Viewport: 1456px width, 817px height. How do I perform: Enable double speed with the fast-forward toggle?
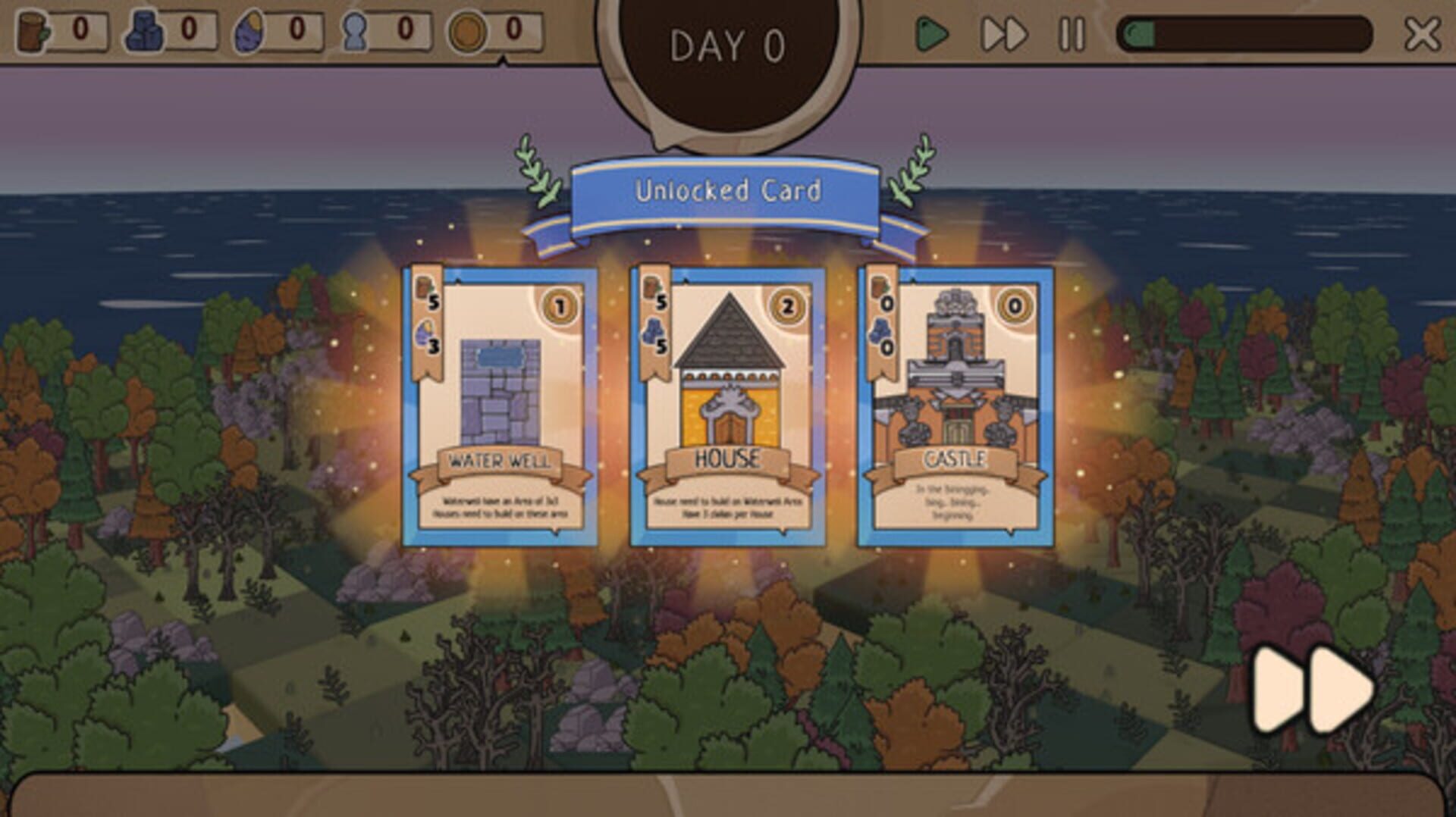[1003, 33]
